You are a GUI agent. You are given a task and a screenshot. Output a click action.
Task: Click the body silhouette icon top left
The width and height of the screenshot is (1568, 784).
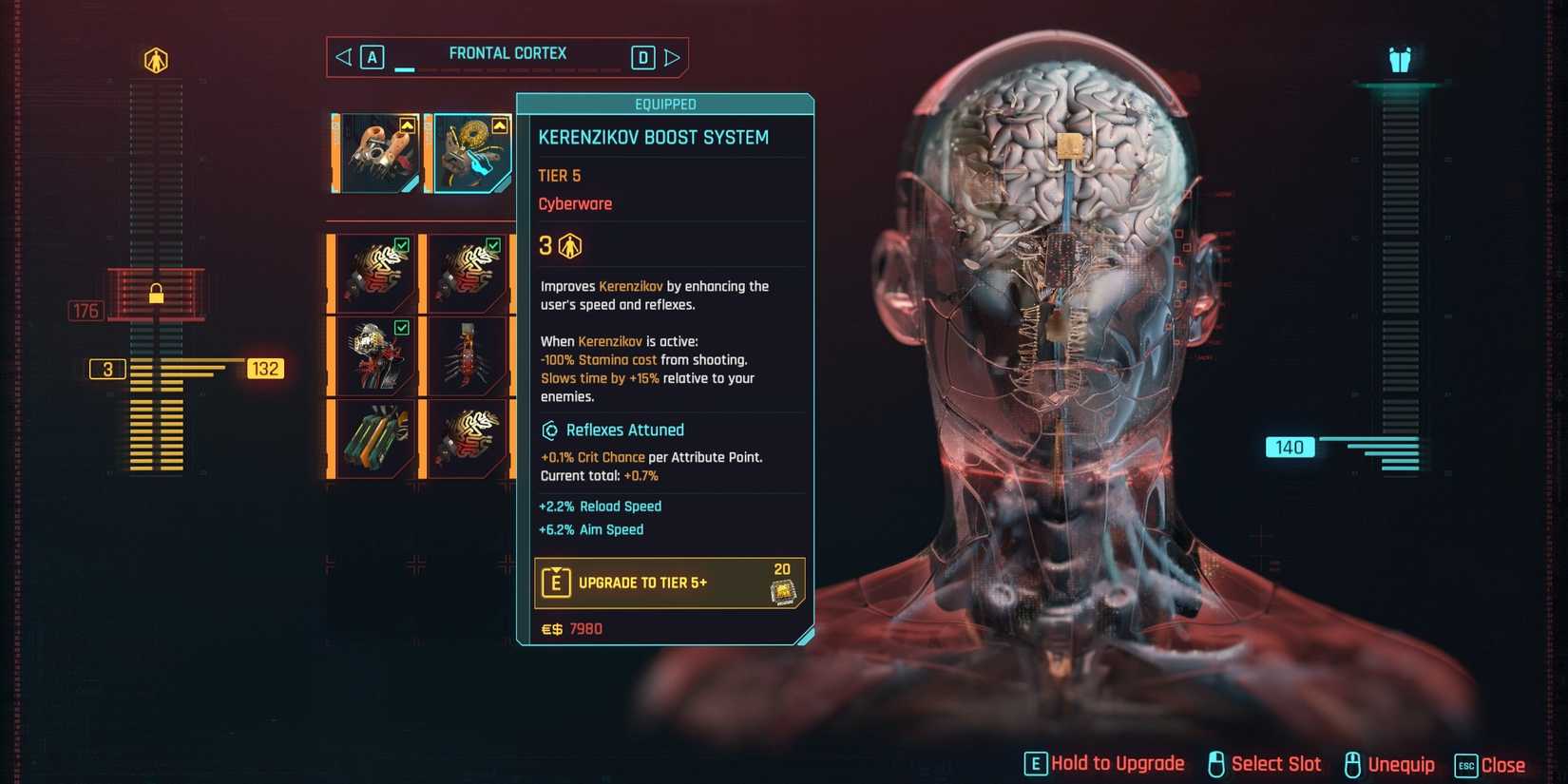157,59
